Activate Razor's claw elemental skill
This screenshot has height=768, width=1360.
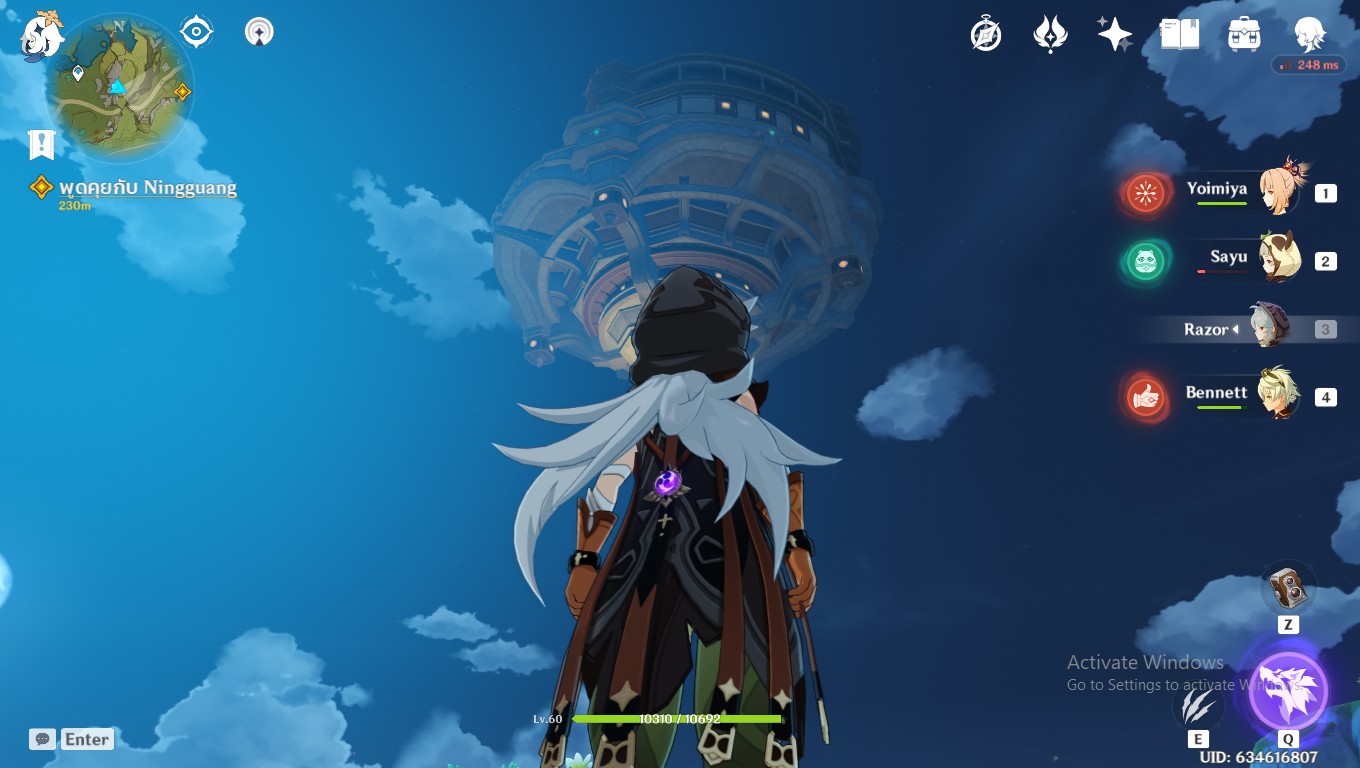(x=1197, y=706)
